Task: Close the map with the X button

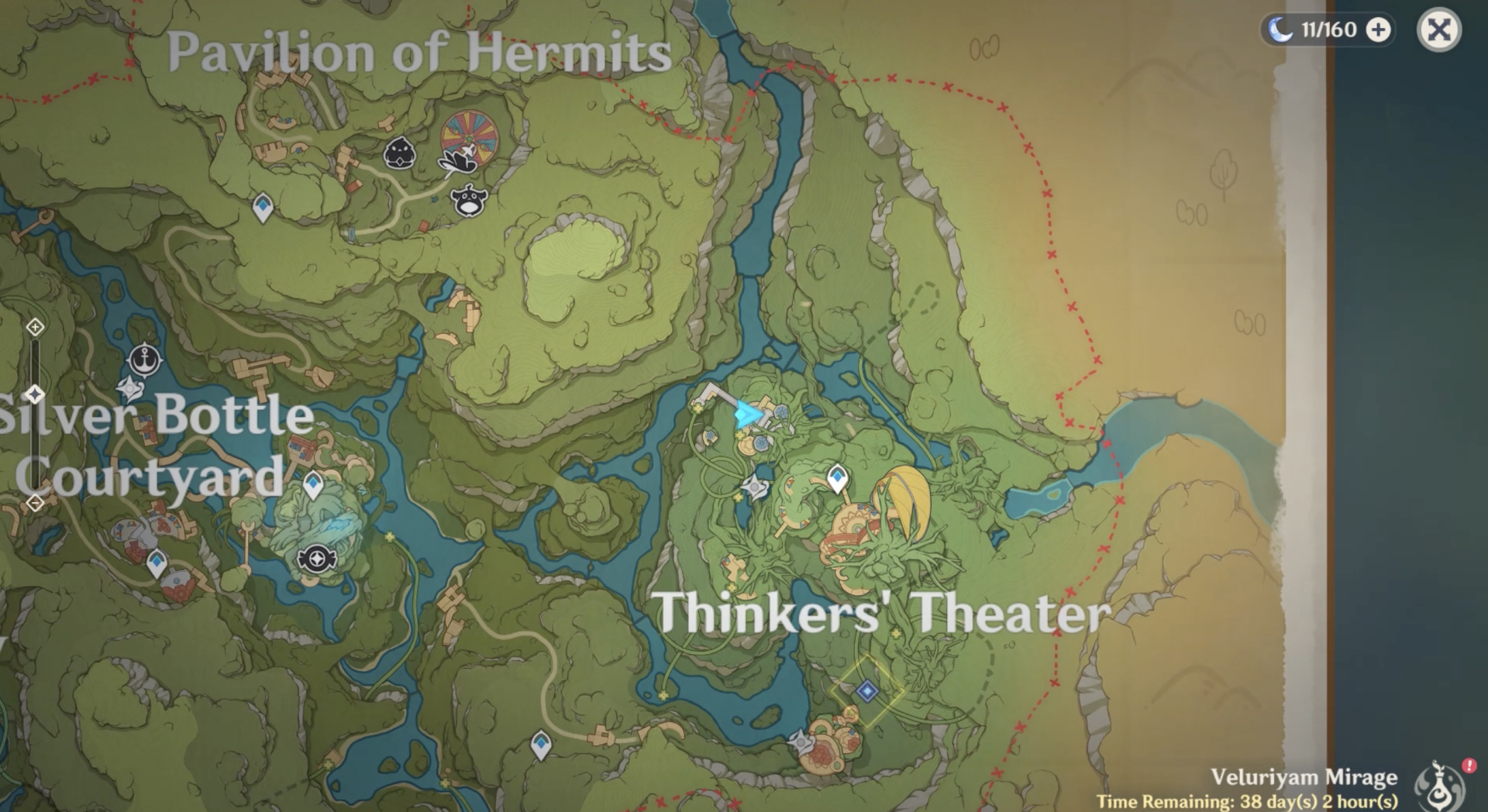Action: click(1438, 30)
